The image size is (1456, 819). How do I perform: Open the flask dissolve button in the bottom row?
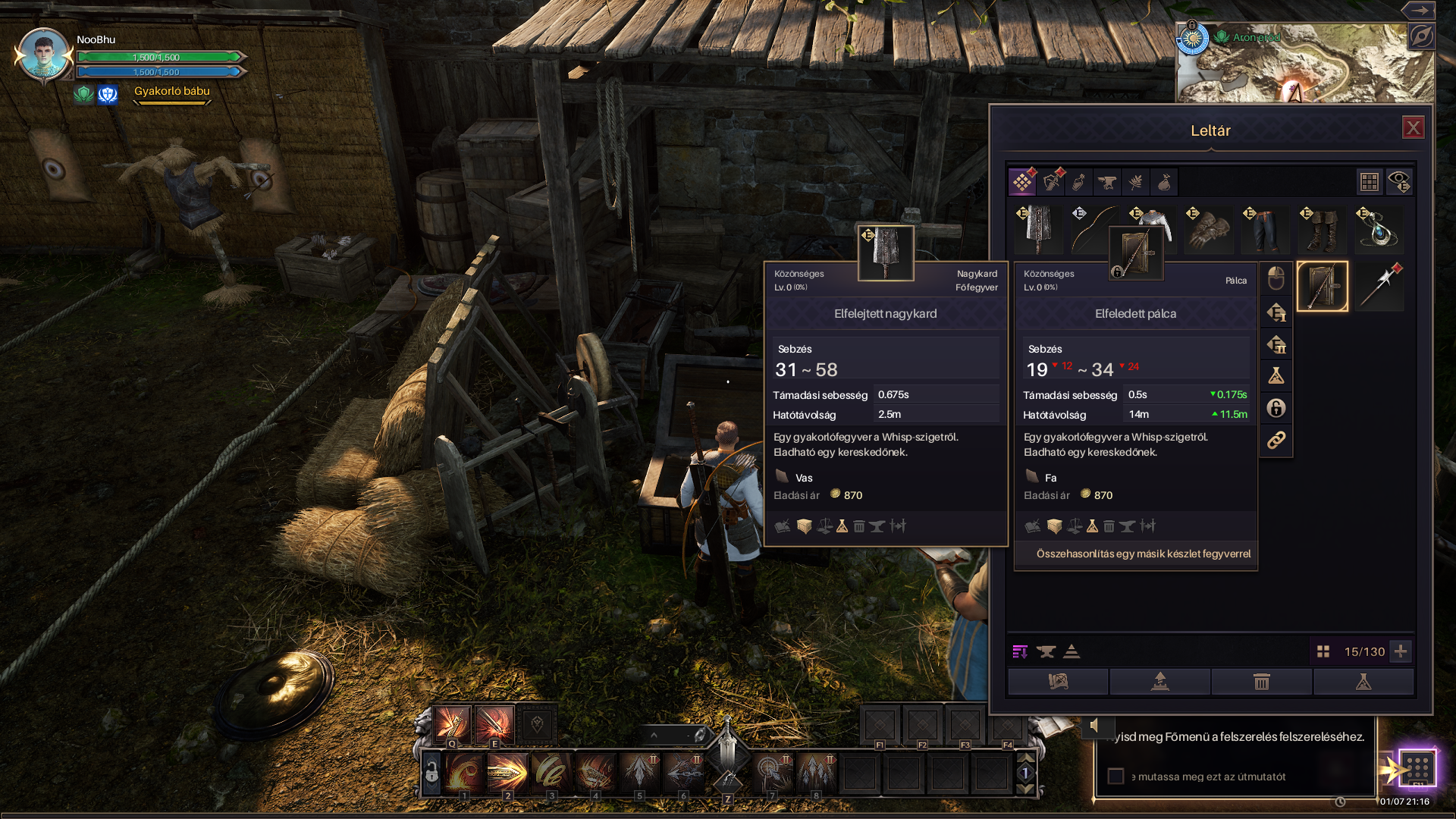pyautogui.click(x=1363, y=682)
